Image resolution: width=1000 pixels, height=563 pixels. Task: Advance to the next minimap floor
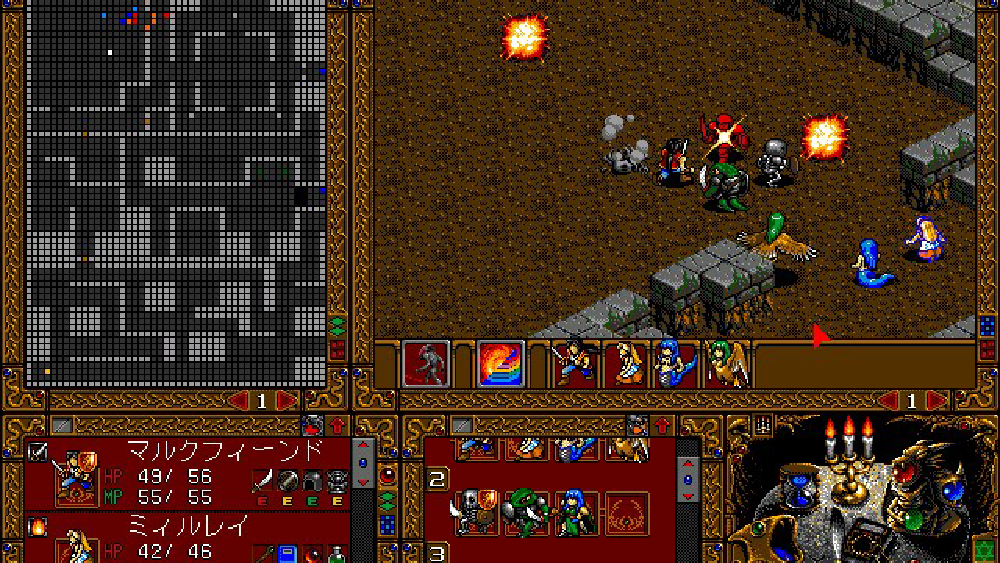click(x=285, y=401)
